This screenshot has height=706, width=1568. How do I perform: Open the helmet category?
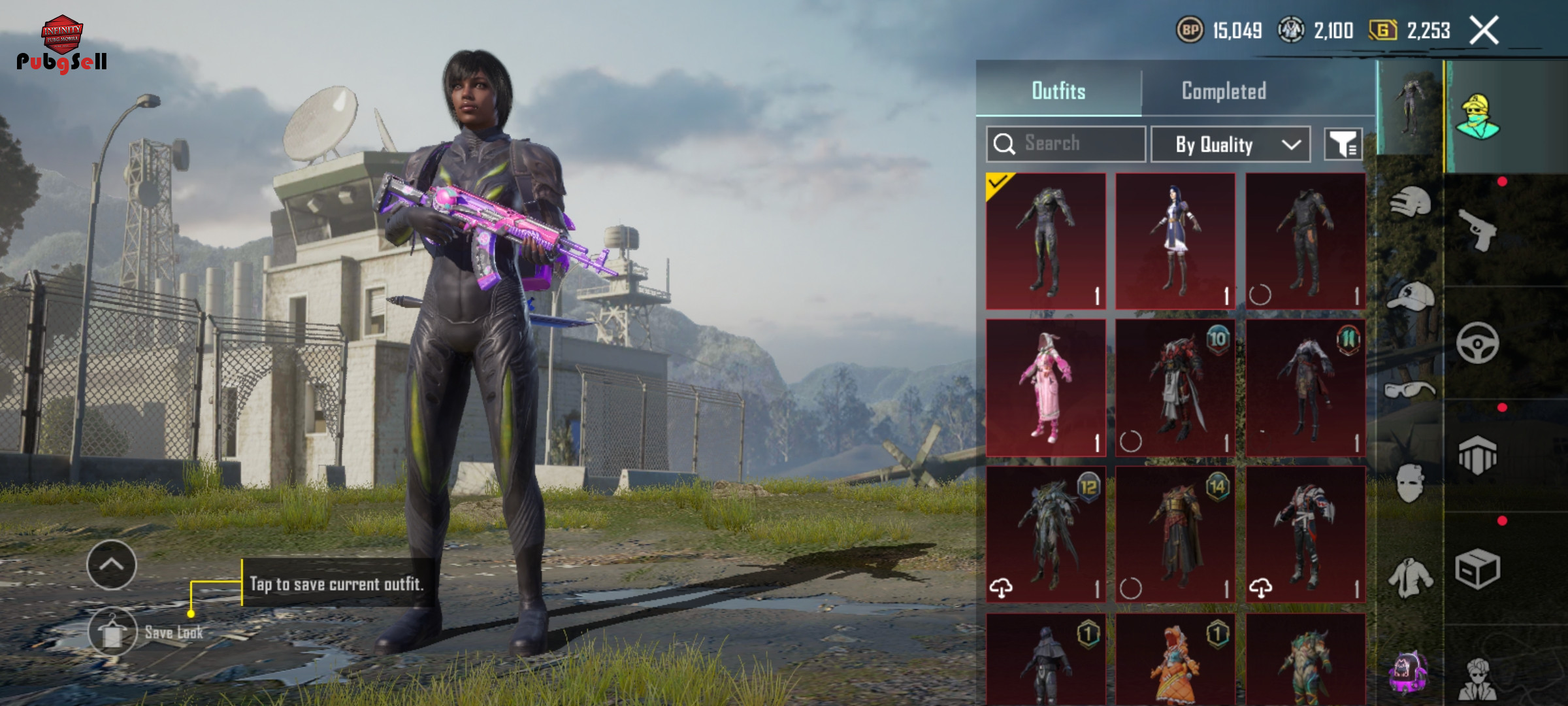(1409, 202)
